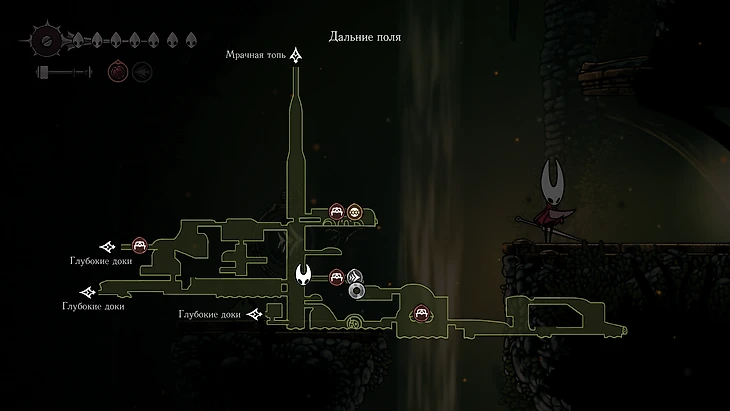Select the red marker beside the tan mask marker
Image resolution: width=730 pixels, height=411 pixels.
(337, 211)
